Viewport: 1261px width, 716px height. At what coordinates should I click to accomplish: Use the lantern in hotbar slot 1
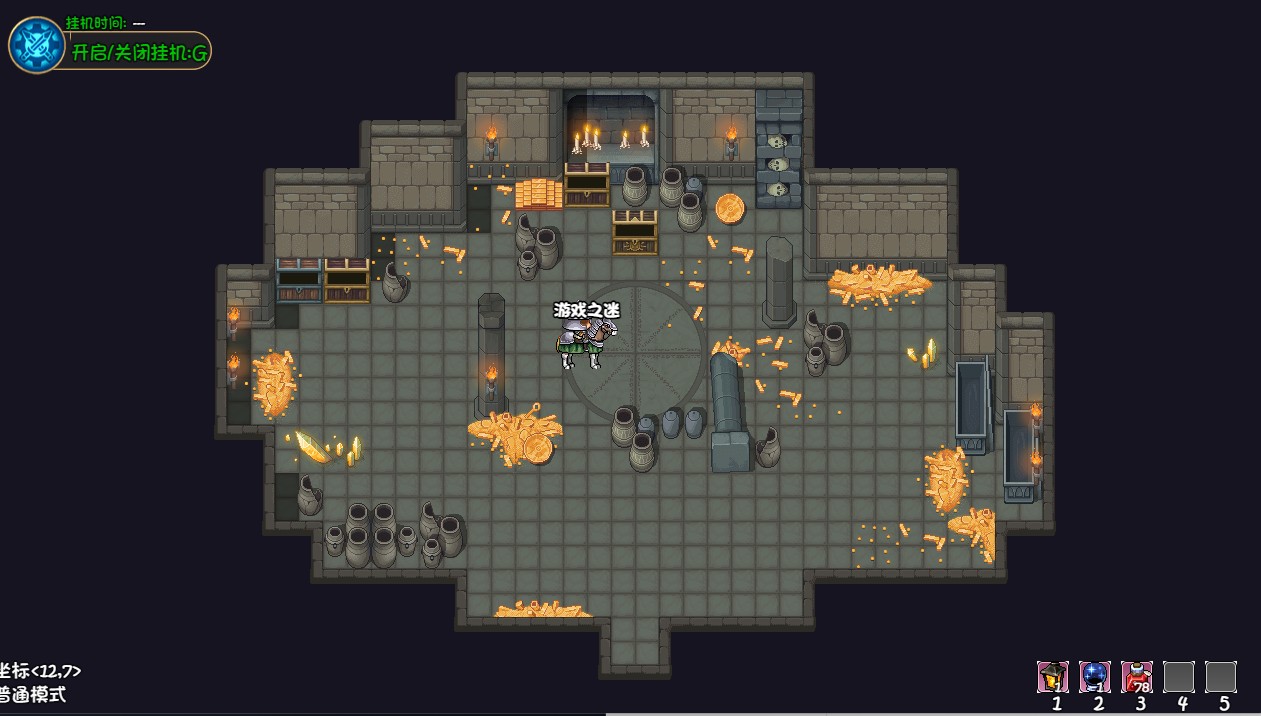click(x=1053, y=677)
